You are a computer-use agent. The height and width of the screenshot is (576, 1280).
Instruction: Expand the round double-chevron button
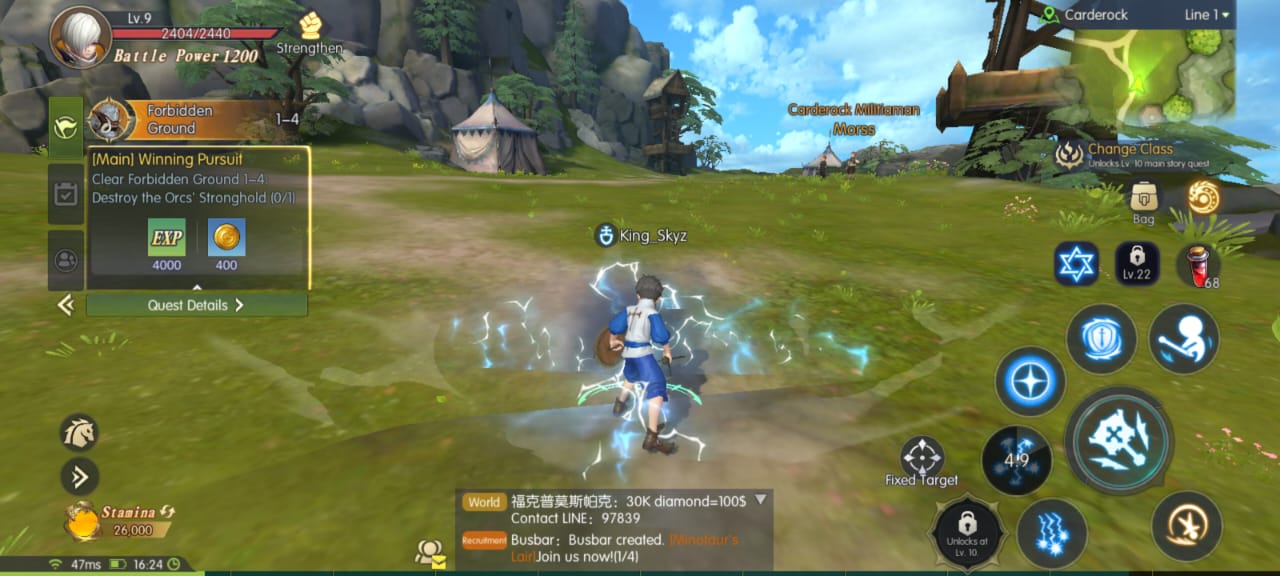pos(79,477)
